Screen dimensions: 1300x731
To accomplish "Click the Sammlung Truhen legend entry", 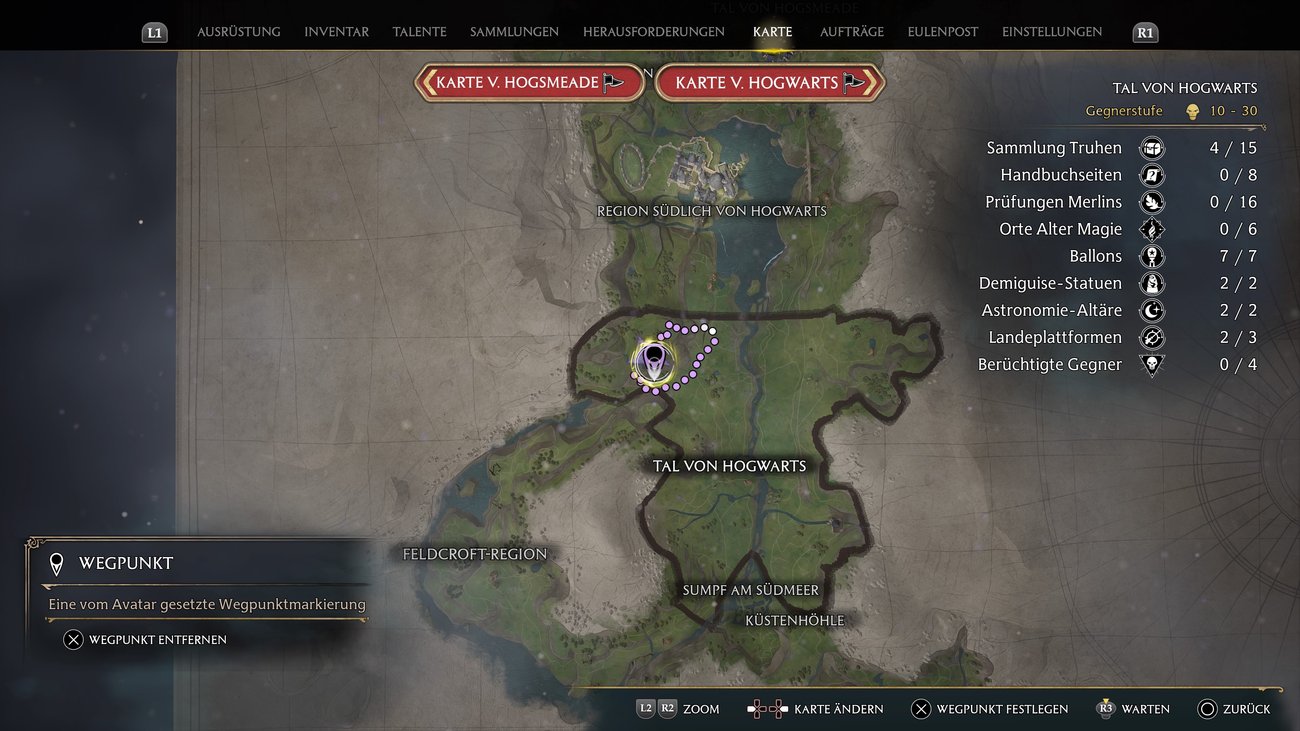I will tap(1054, 148).
